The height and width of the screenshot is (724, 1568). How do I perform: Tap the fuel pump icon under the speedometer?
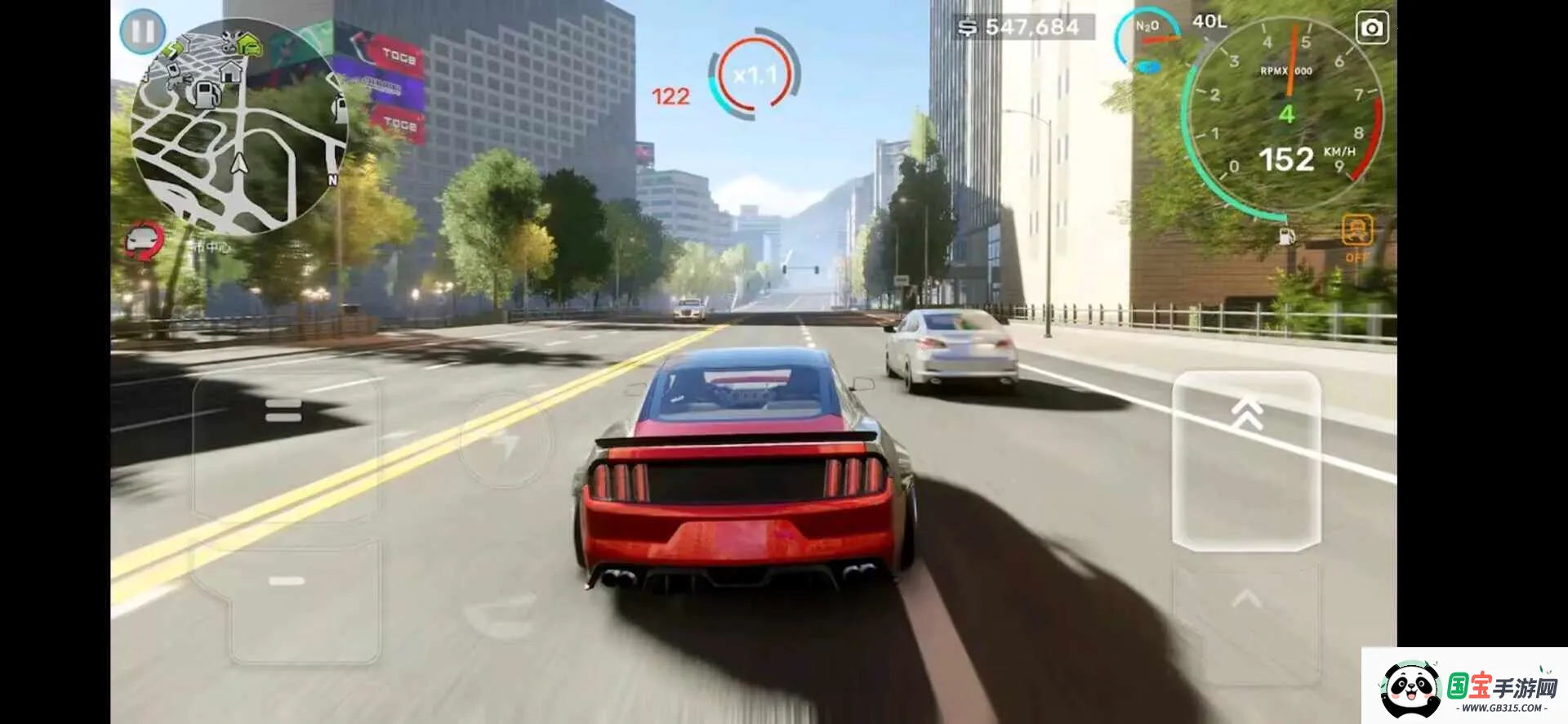(1286, 237)
